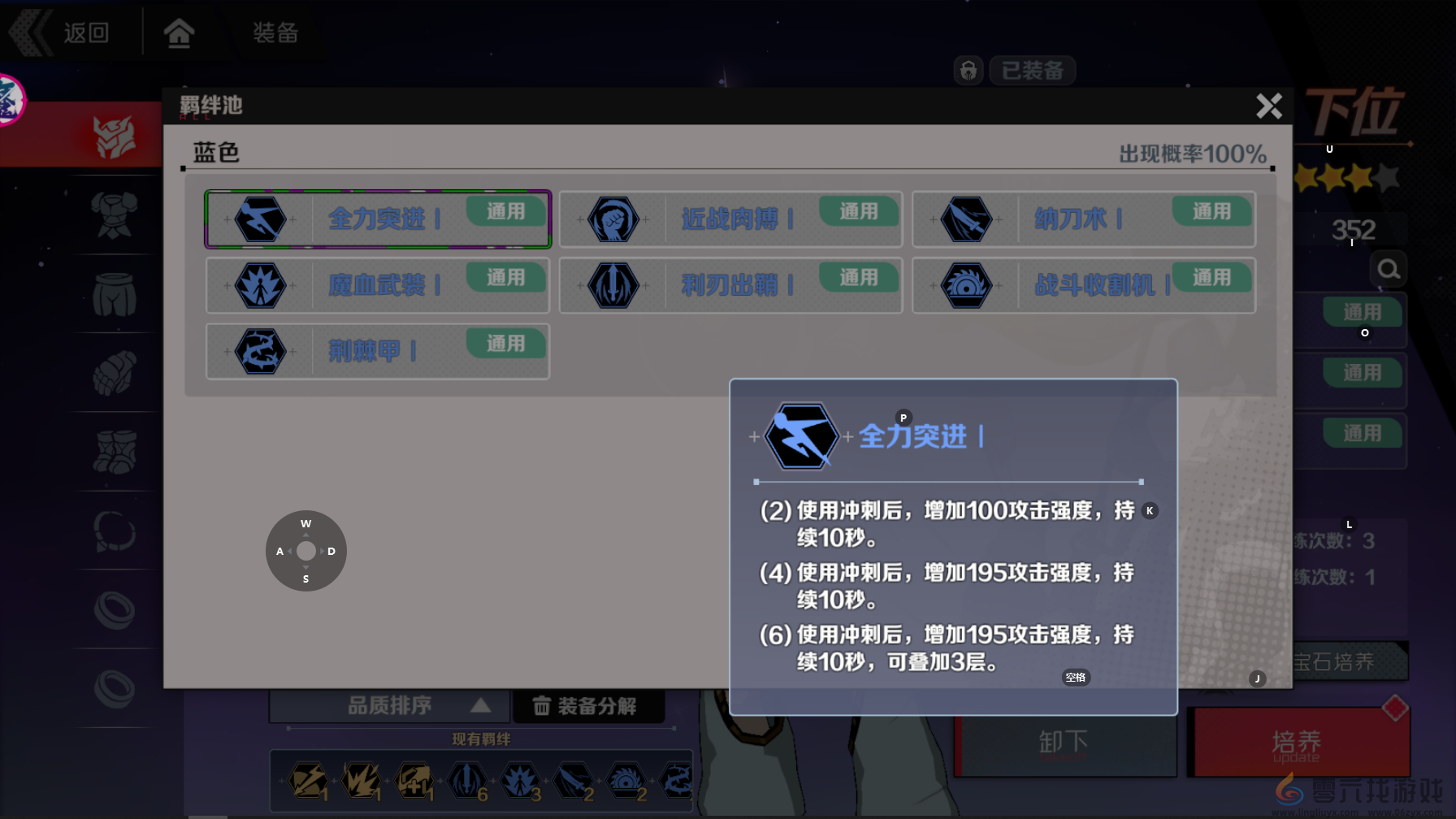1456x819 pixels.
Task: Close the 羁绊池 panel
Action: 1269,106
